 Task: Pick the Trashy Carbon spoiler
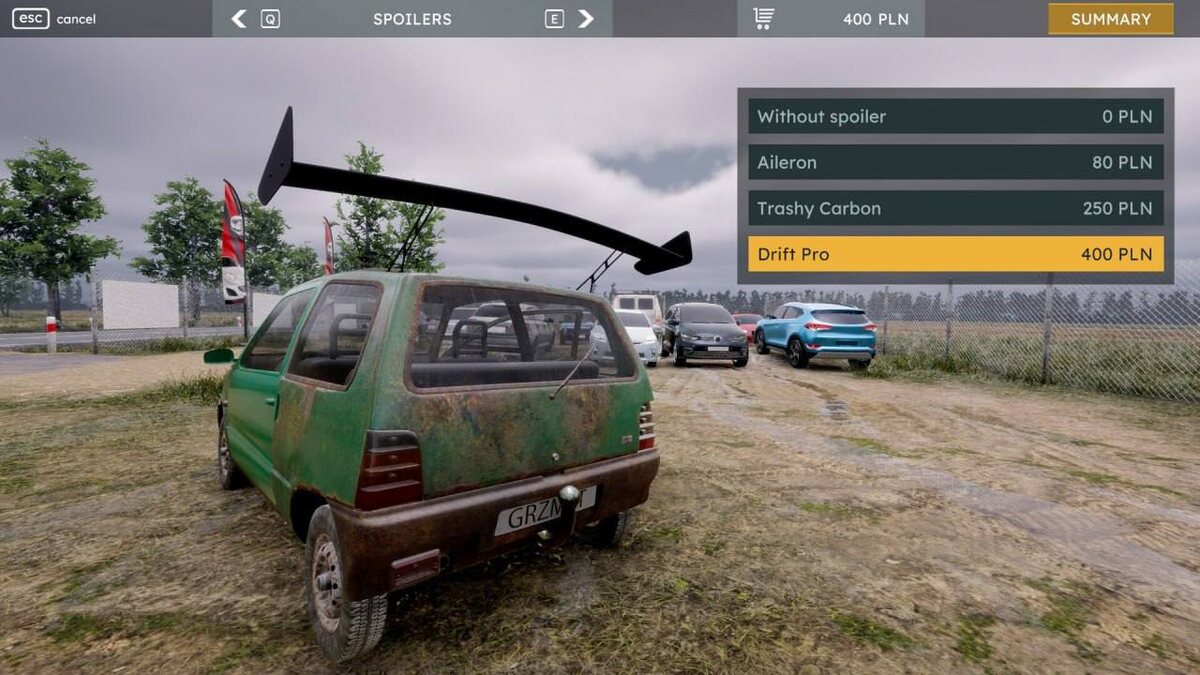pyautogui.click(x=955, y=208)
